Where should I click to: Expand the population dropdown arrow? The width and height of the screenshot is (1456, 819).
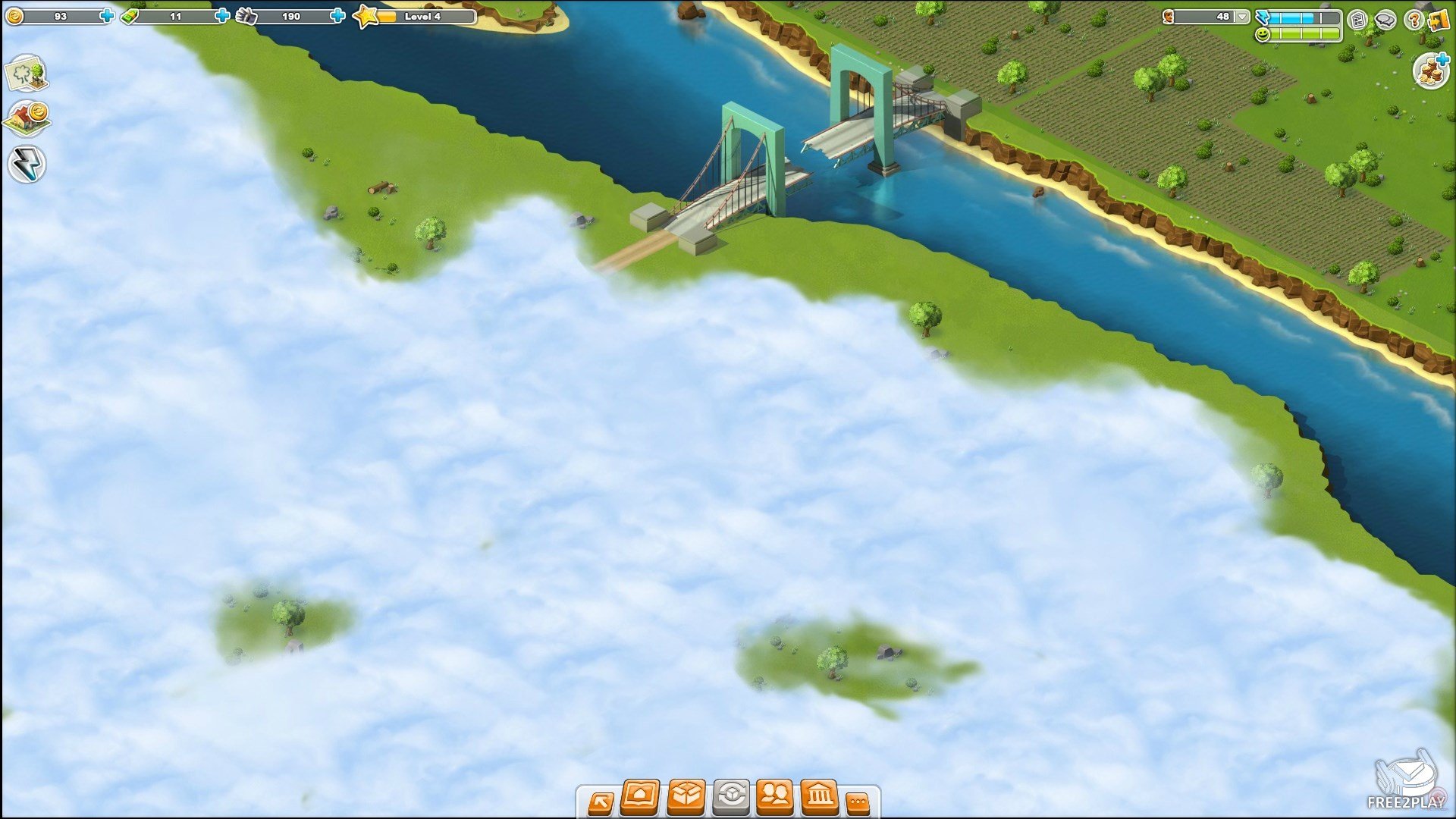(1241, 16)
